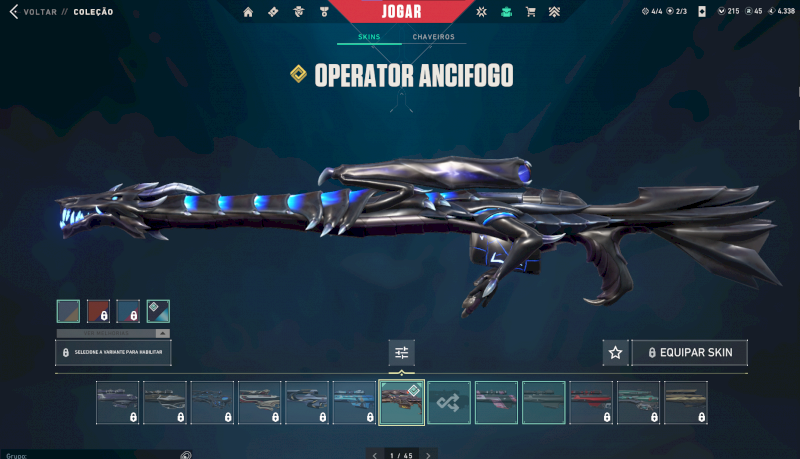Open the battle pass ticket icon

[x=274, y=12]
